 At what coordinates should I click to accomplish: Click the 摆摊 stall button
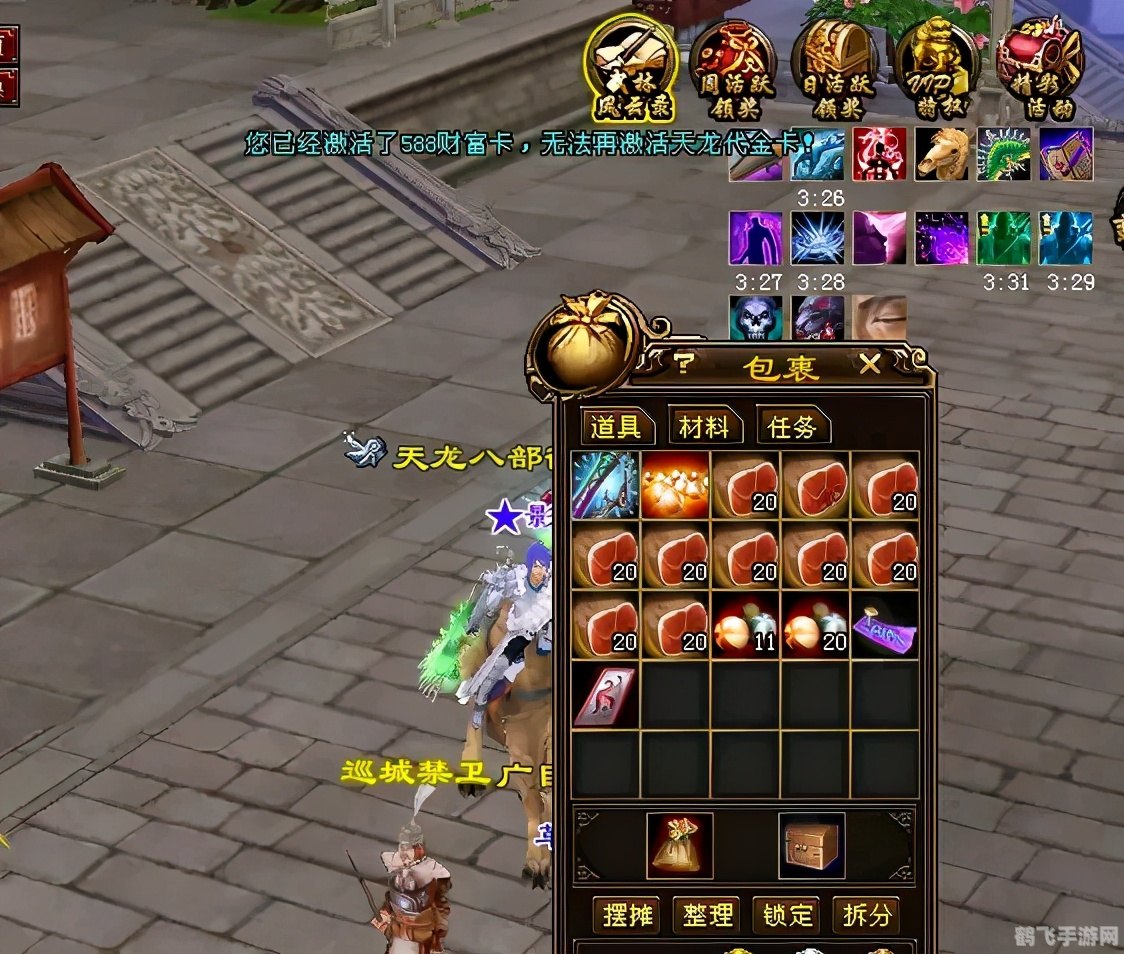[630, 914]
